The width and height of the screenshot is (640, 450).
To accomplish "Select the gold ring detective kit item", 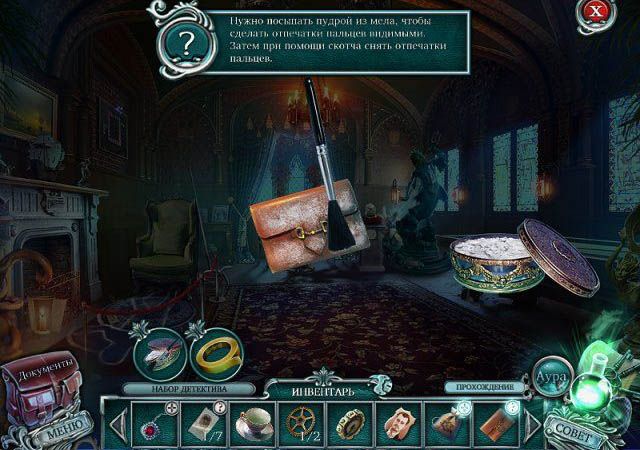I will click(214, 351).
